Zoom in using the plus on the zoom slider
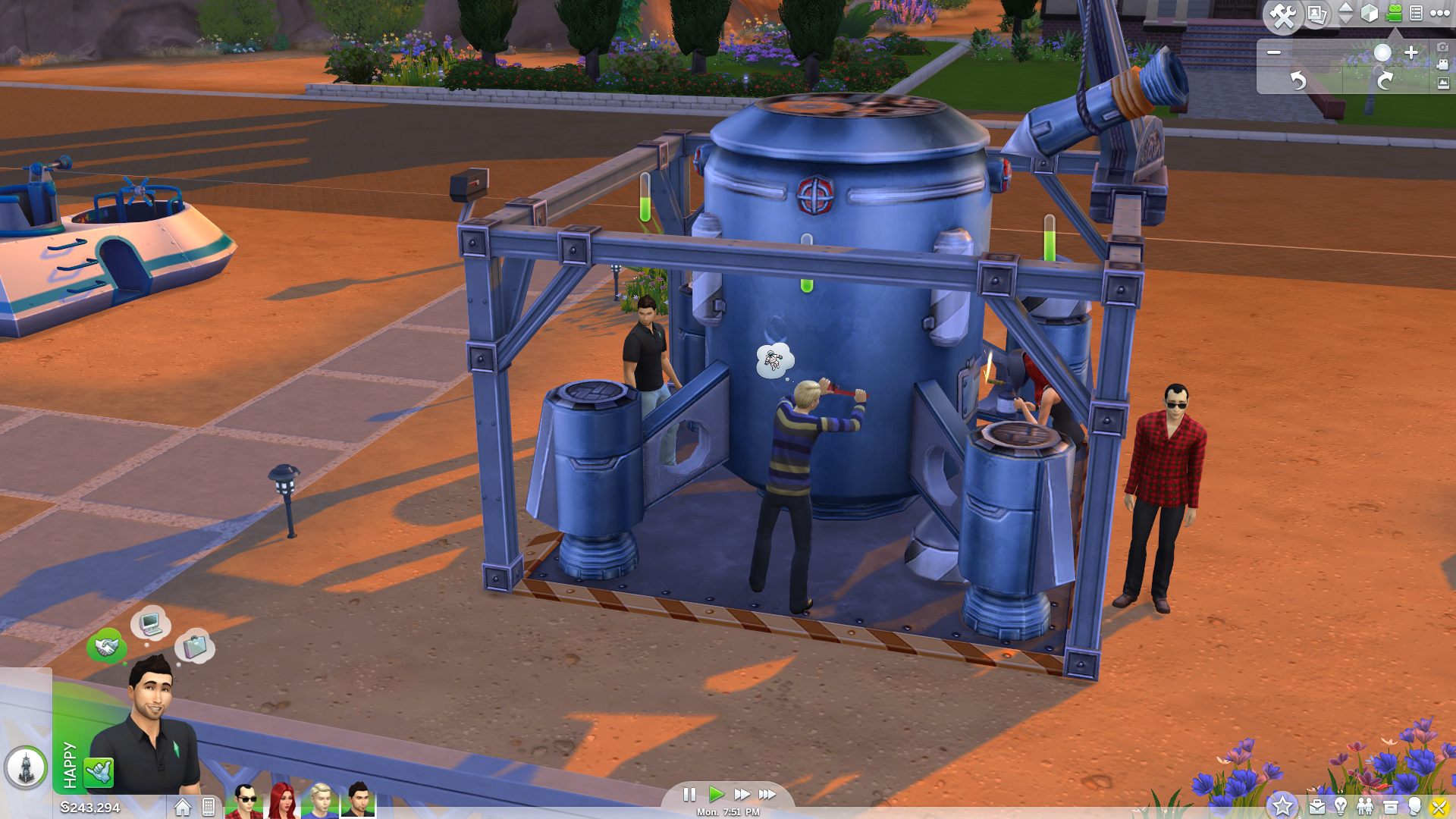1456x819 pixels. click(x=1411, y=53)
